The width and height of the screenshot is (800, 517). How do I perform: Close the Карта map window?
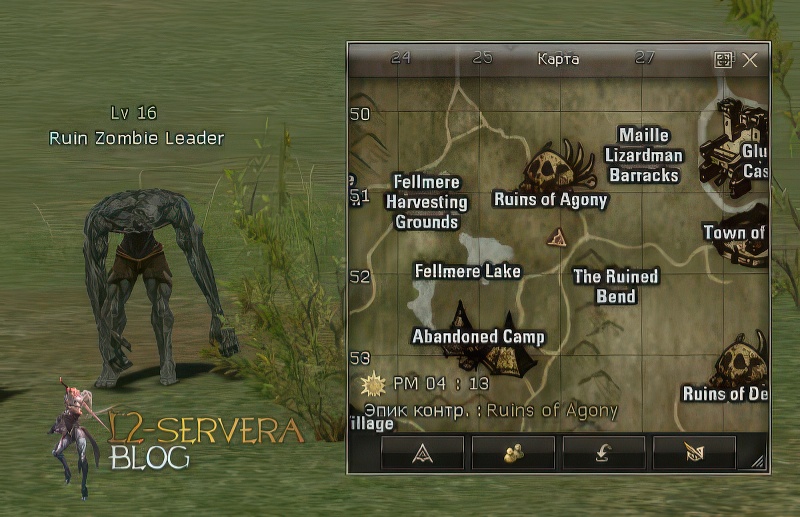(x=750, y=60)
